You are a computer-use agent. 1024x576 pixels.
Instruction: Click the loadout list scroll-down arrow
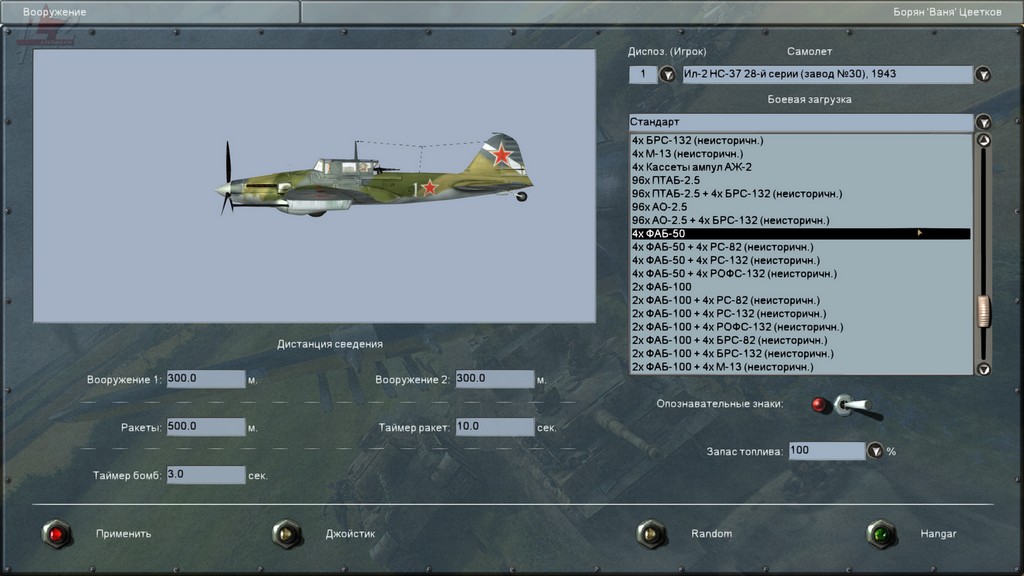[x=983, y=369]
